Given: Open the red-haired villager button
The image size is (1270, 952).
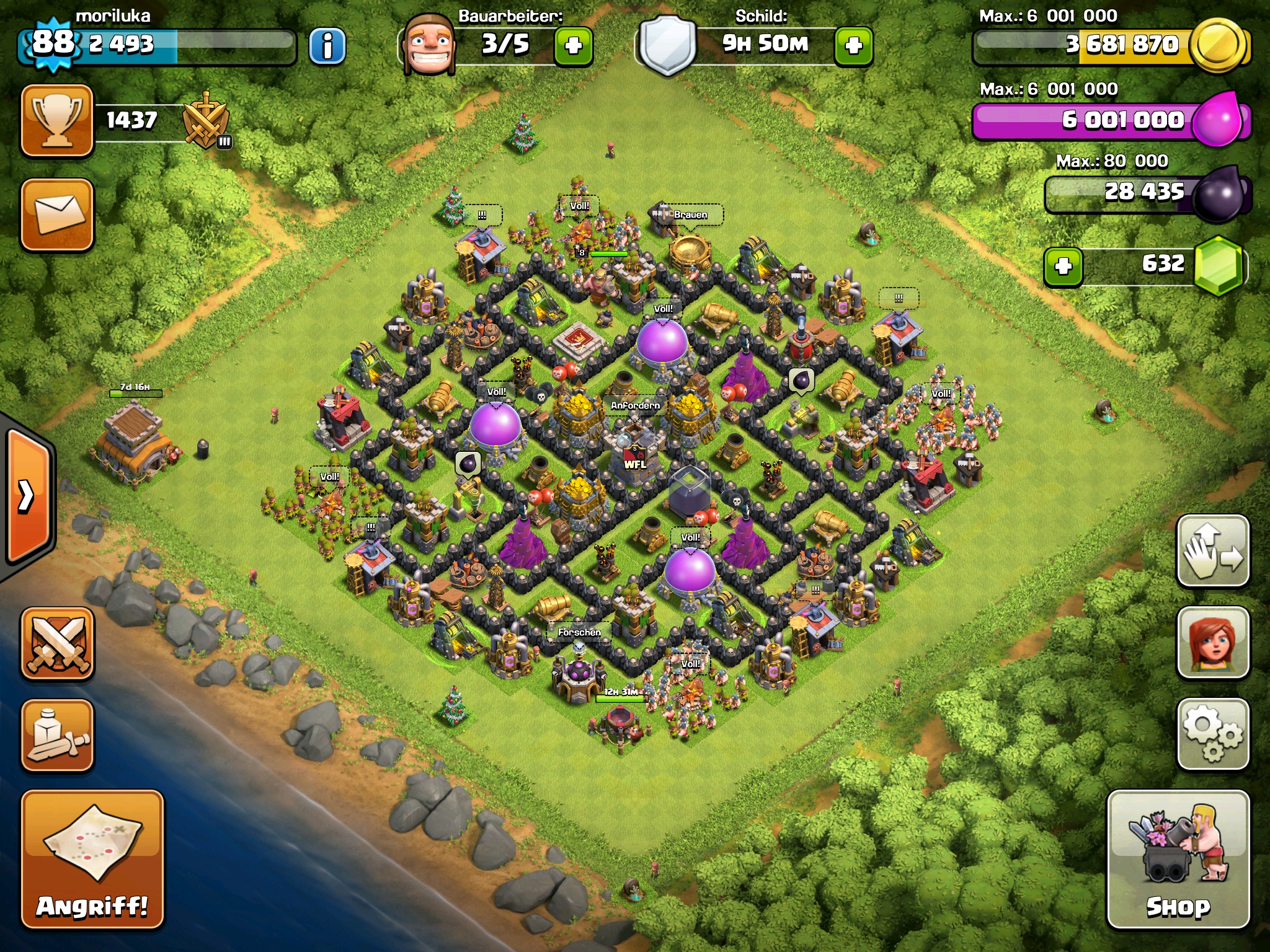Looking at the screenshot, I should (1212, 642).
